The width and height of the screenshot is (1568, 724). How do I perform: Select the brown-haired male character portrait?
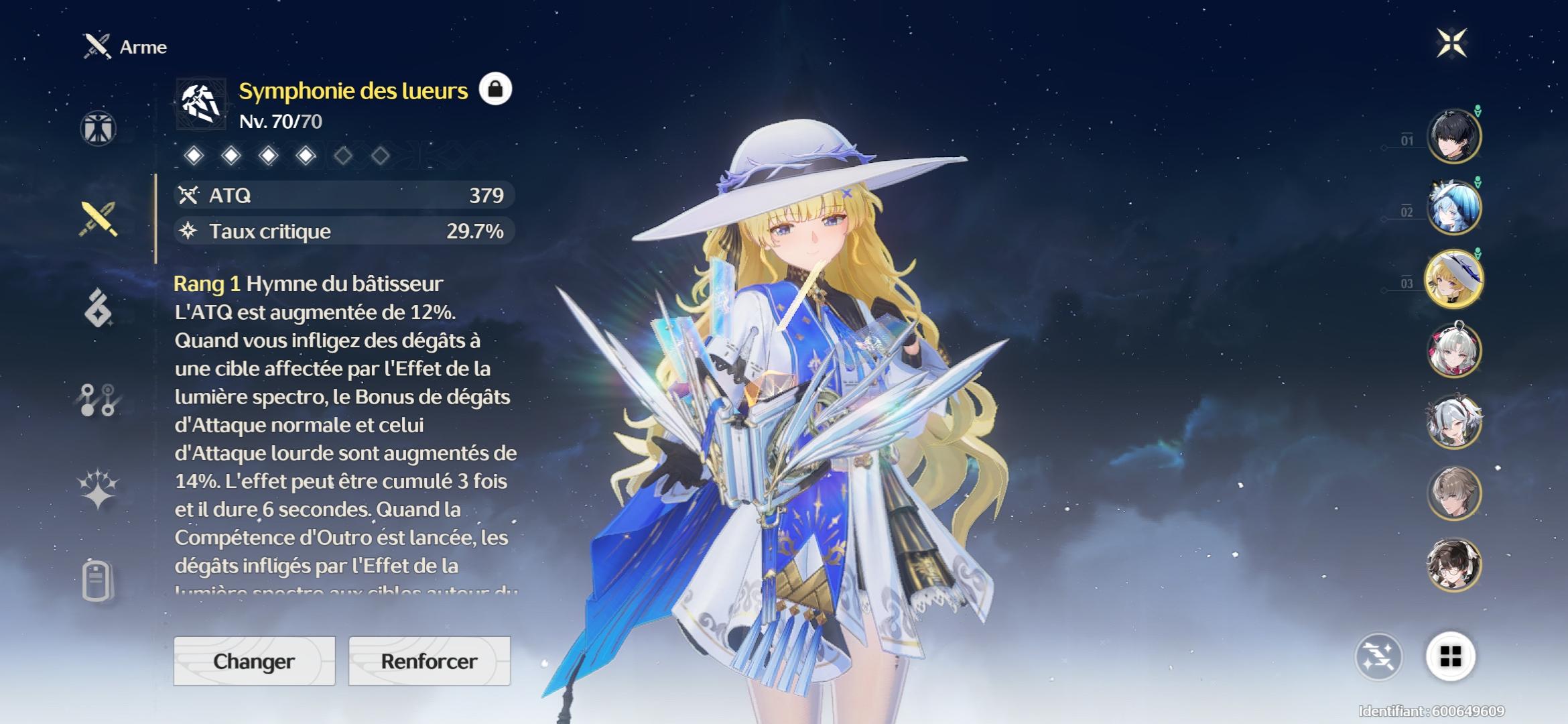(x=1453, y=494)
